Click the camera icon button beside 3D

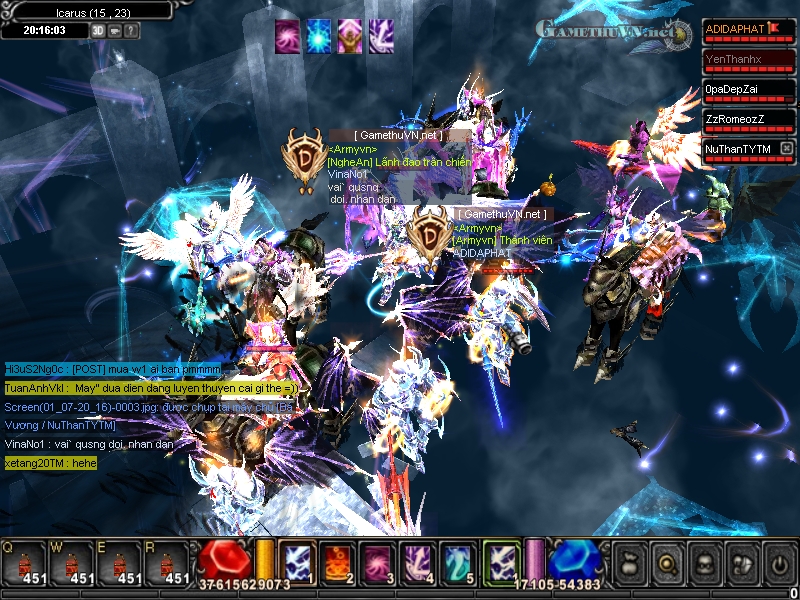115,31
